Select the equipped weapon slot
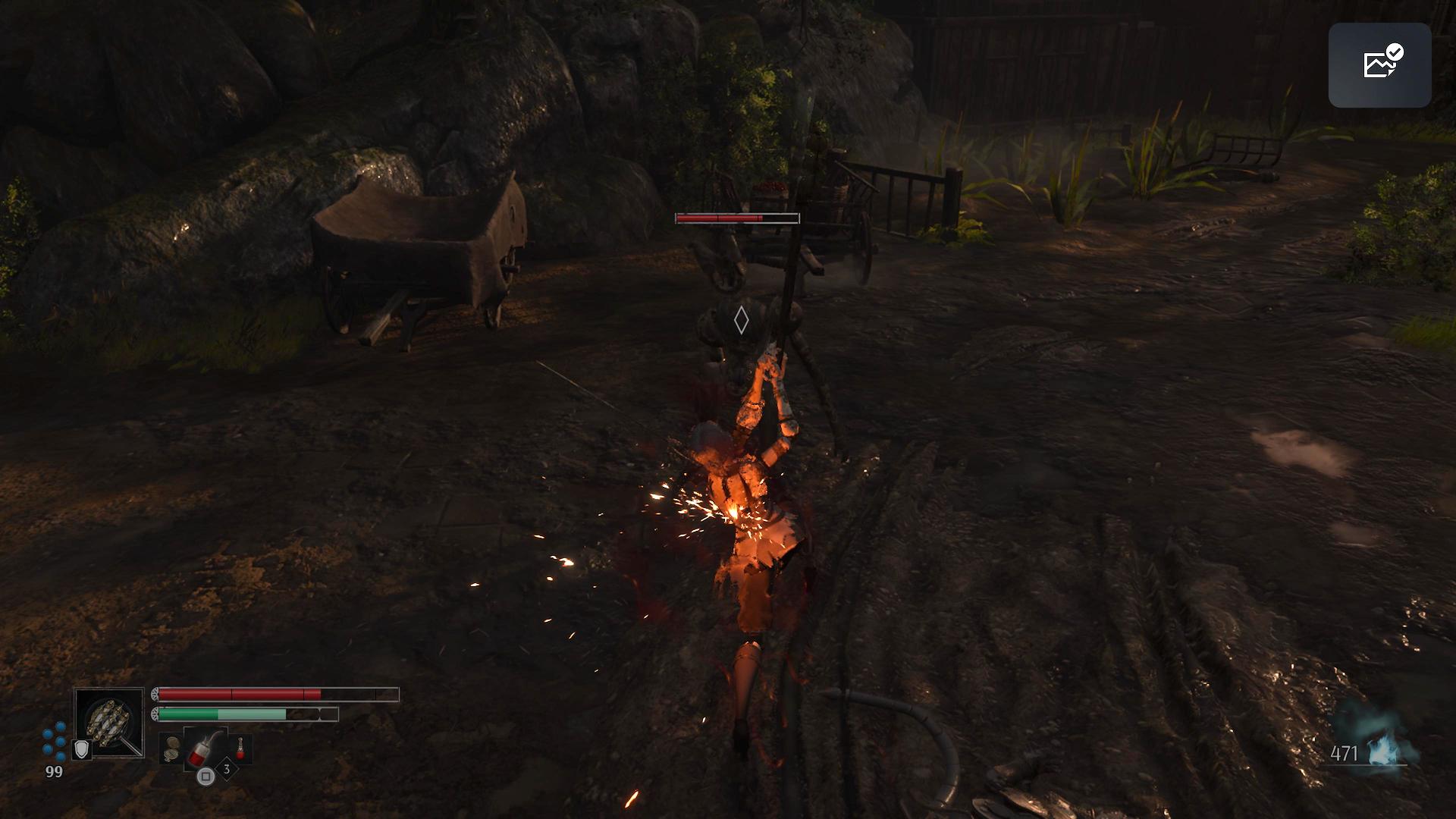The width and height of the screenshot is (1456, 819). tap(109, 722)
